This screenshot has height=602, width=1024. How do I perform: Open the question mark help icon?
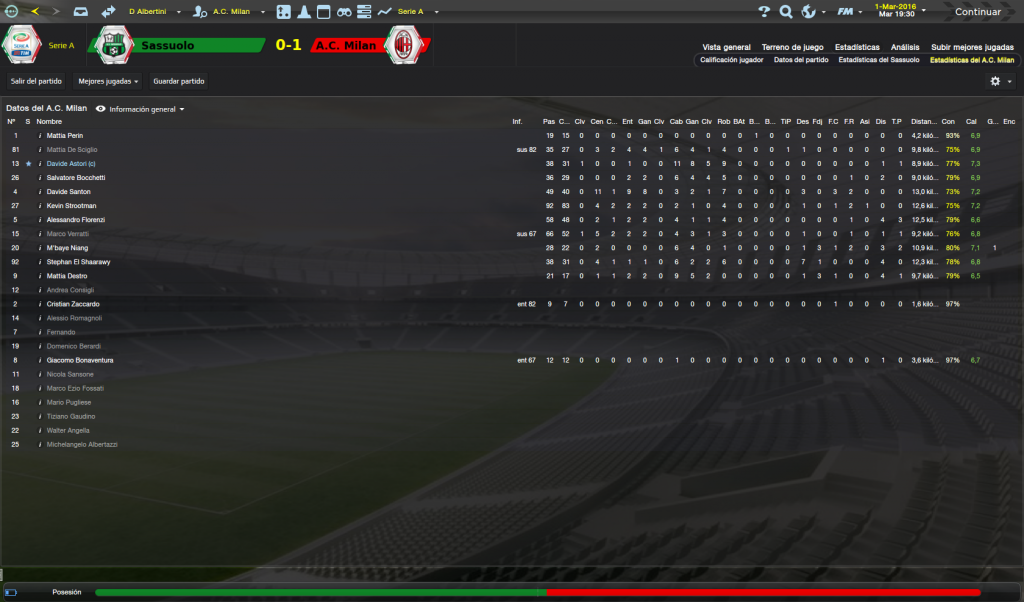(763, 12)
